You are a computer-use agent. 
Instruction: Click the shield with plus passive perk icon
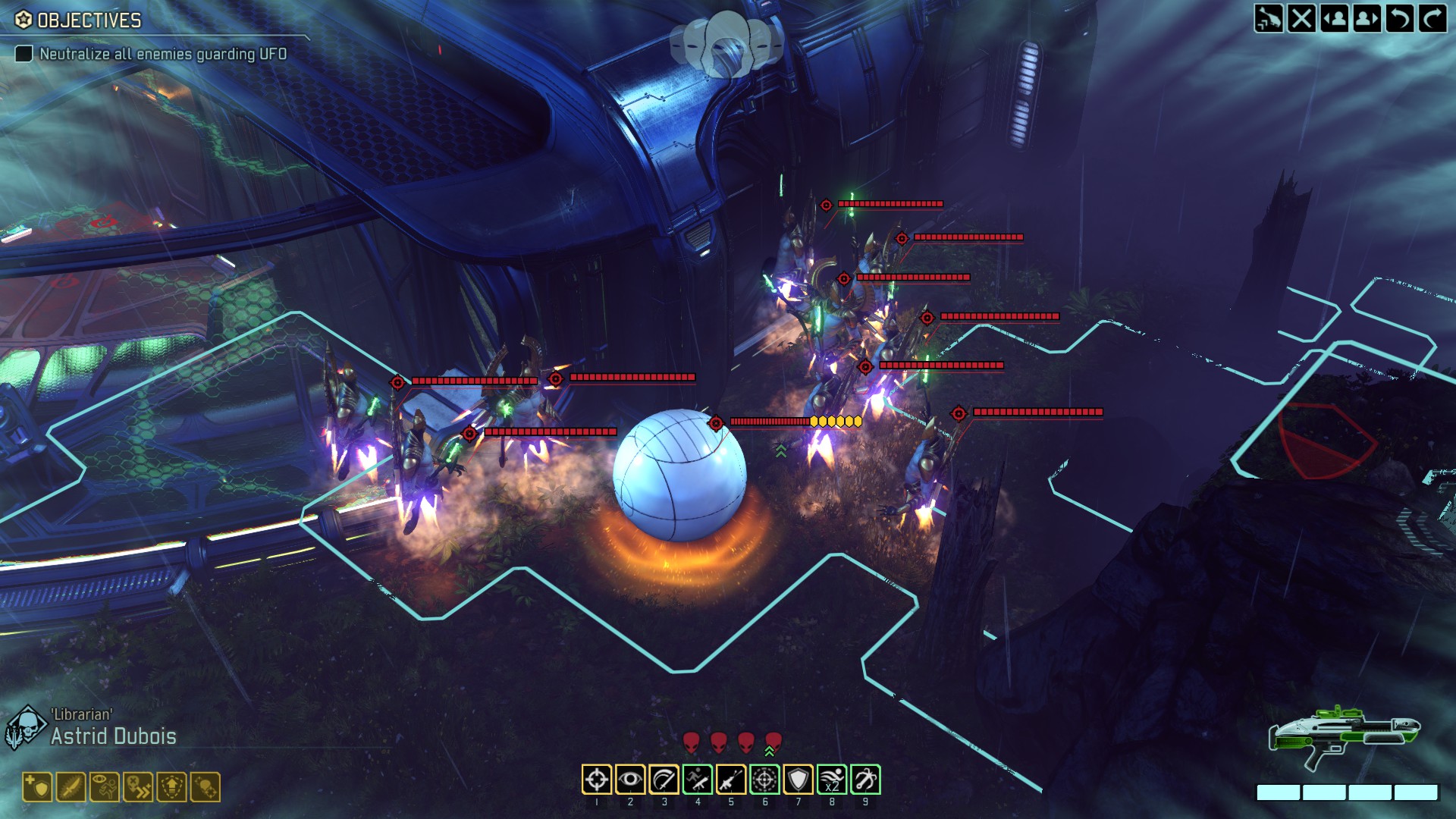(37, 787)
